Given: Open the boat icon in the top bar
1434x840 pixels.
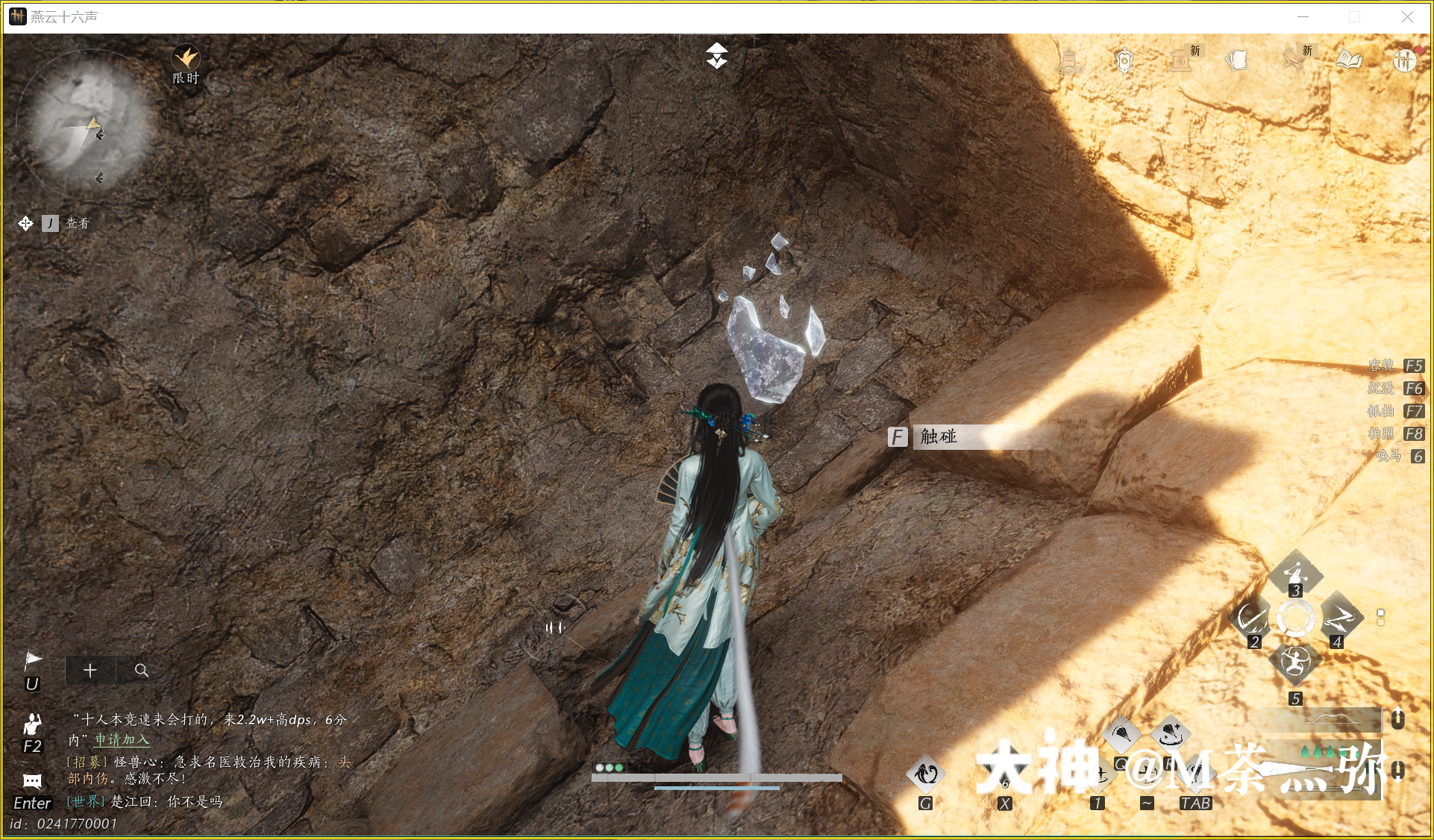Looking at the screenshot, I should click(x=1068, y=60).
